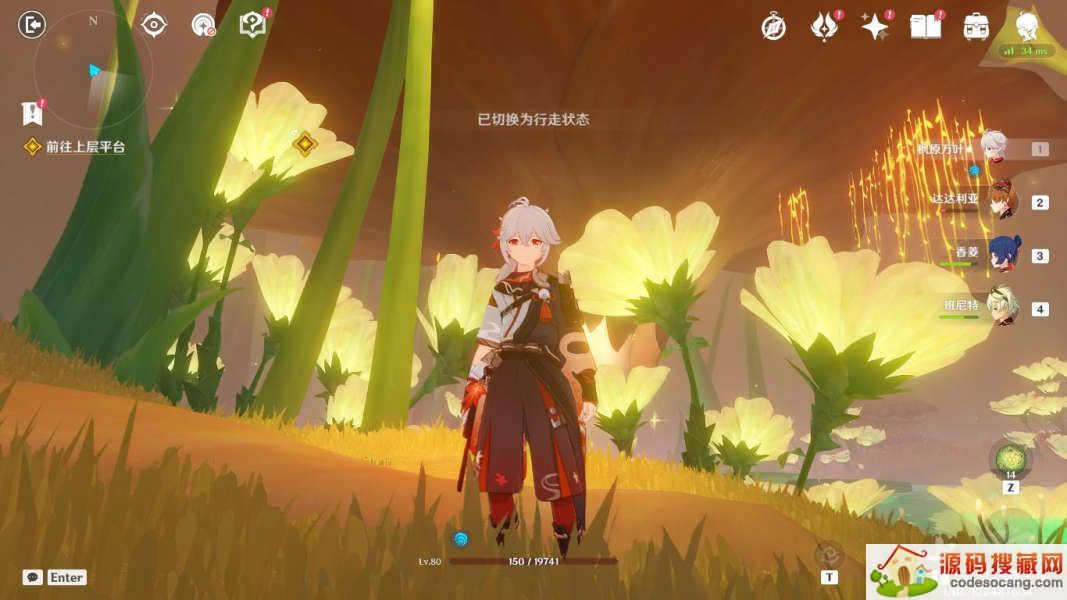The image size is (1067, 600).
Task: Open the quest banner icon with alert
Action: pyautogui.click(x=33, y=112)
